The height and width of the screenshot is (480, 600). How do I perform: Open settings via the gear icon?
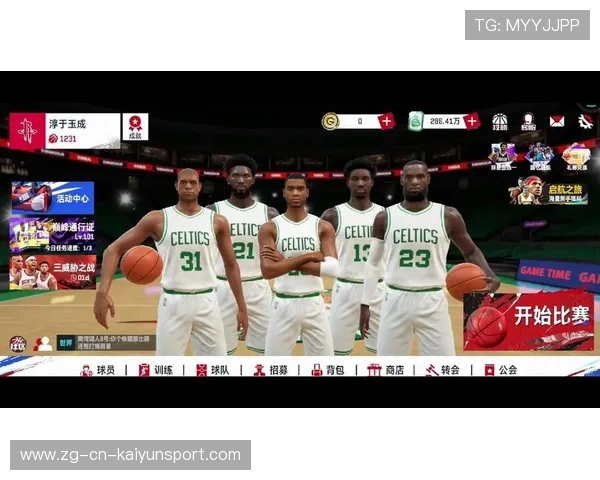pos(584,121)
